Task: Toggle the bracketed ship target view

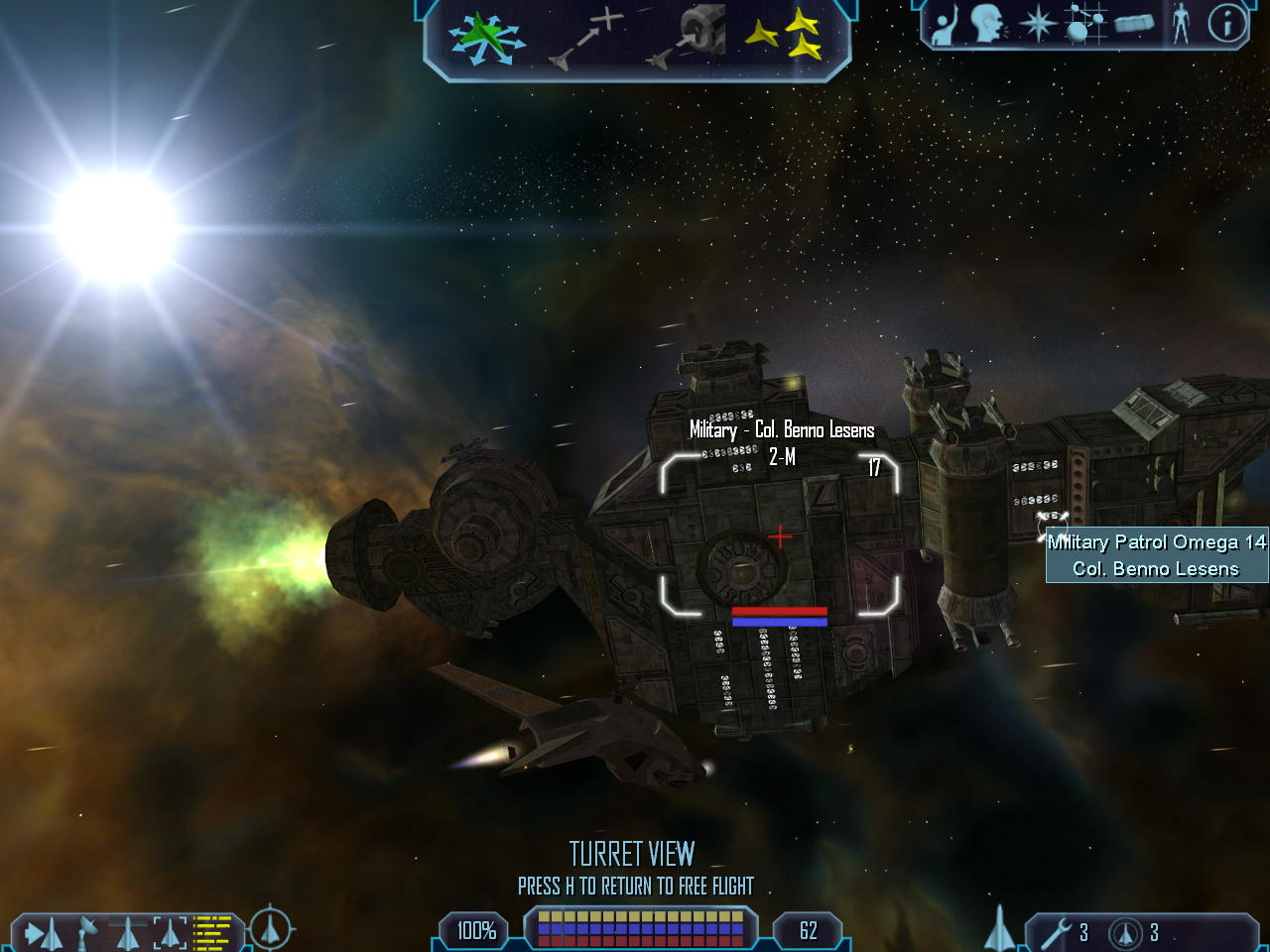Action: [x=170, y=932]
